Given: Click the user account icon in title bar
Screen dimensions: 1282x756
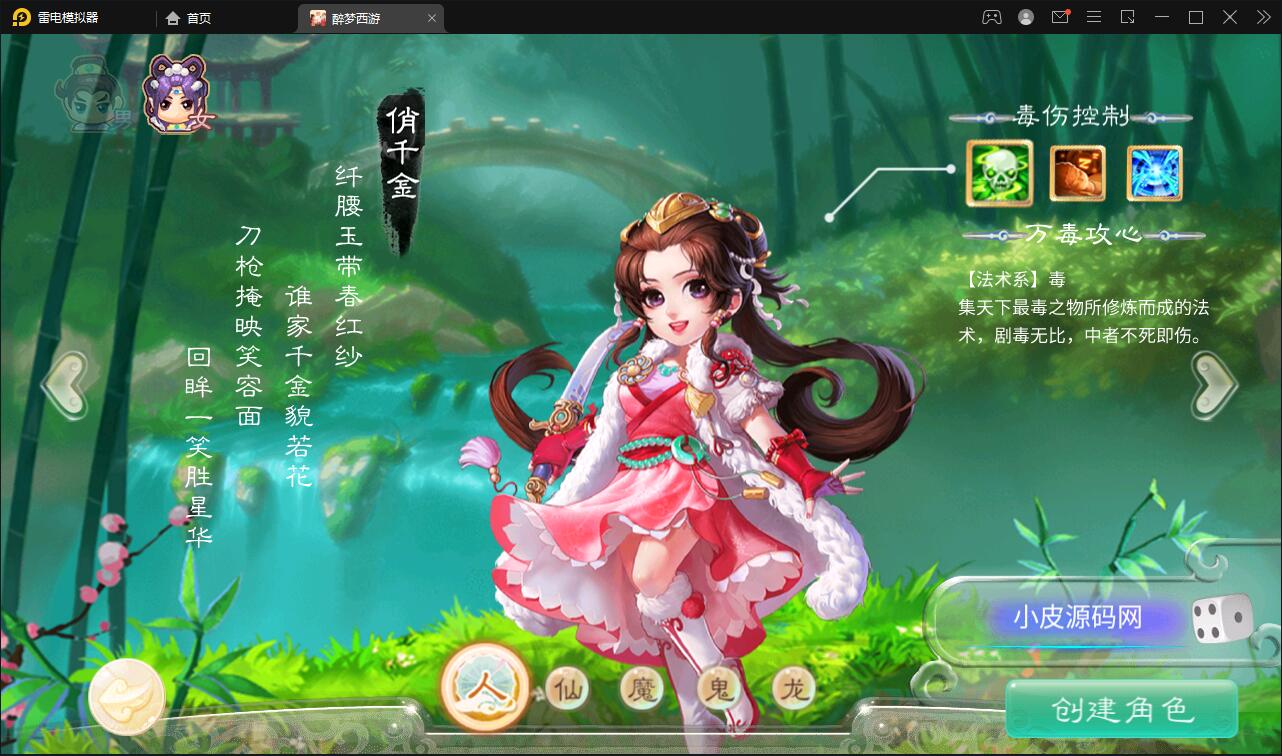Looking at the screenshot, I should pyautogui.click(x=1025, y=17).
